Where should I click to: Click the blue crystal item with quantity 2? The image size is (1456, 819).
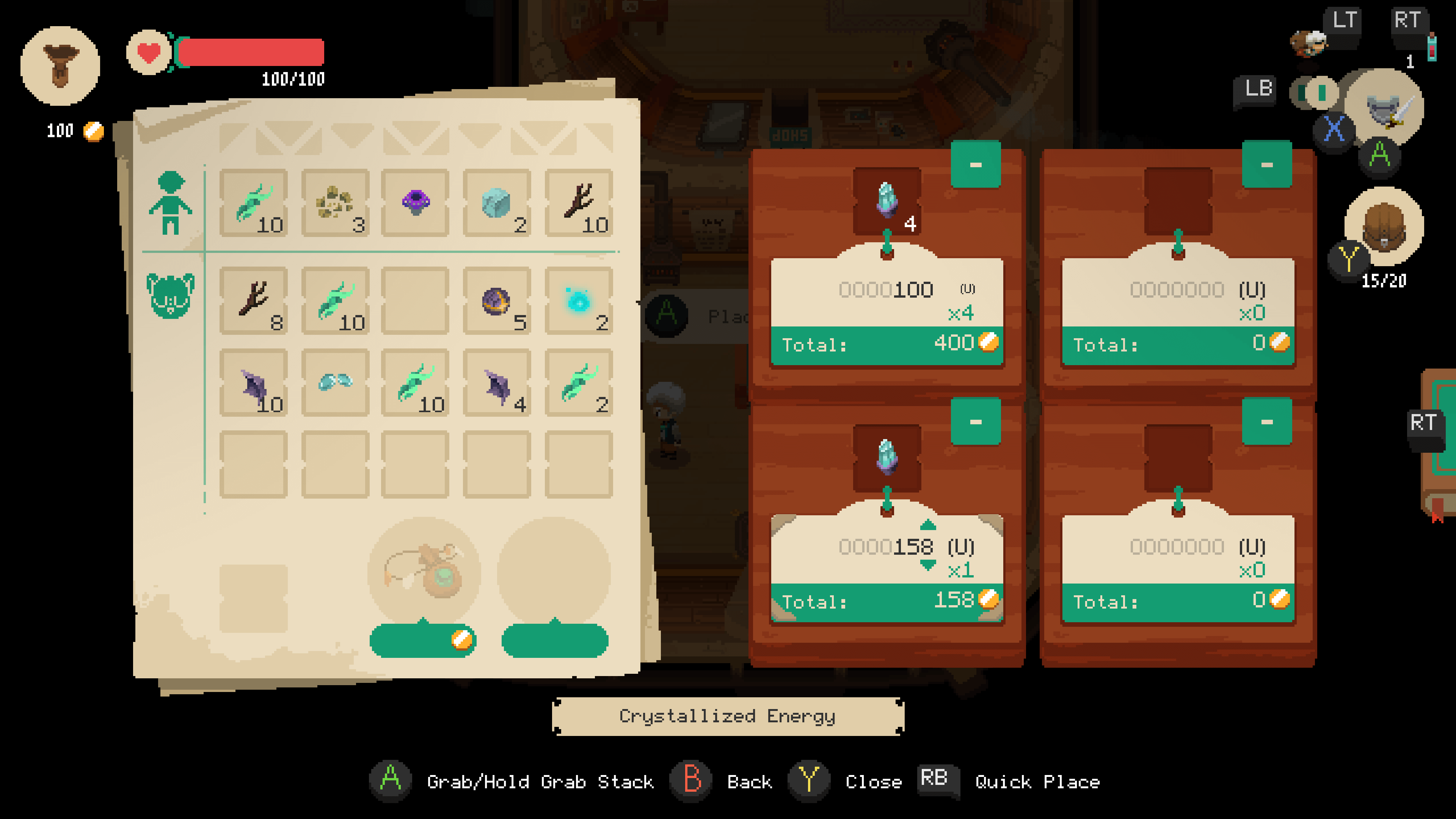(x=496, y=206)
